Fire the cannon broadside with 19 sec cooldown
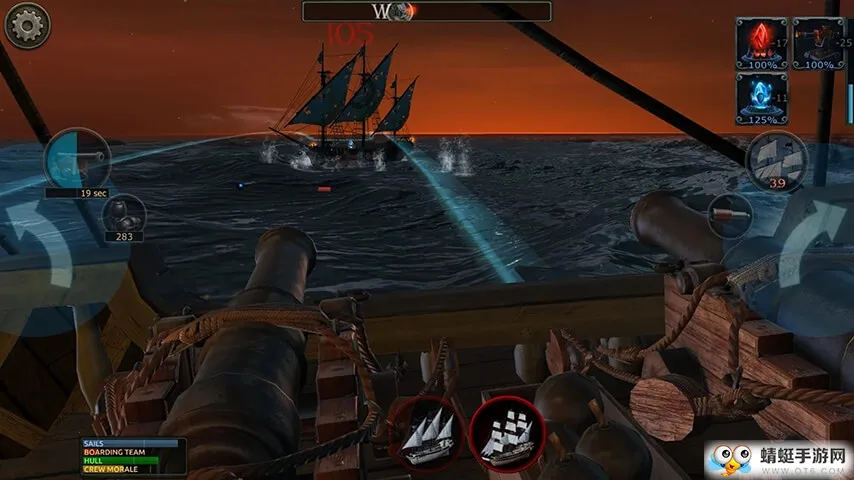854x480 pixels. click(77, 160)
